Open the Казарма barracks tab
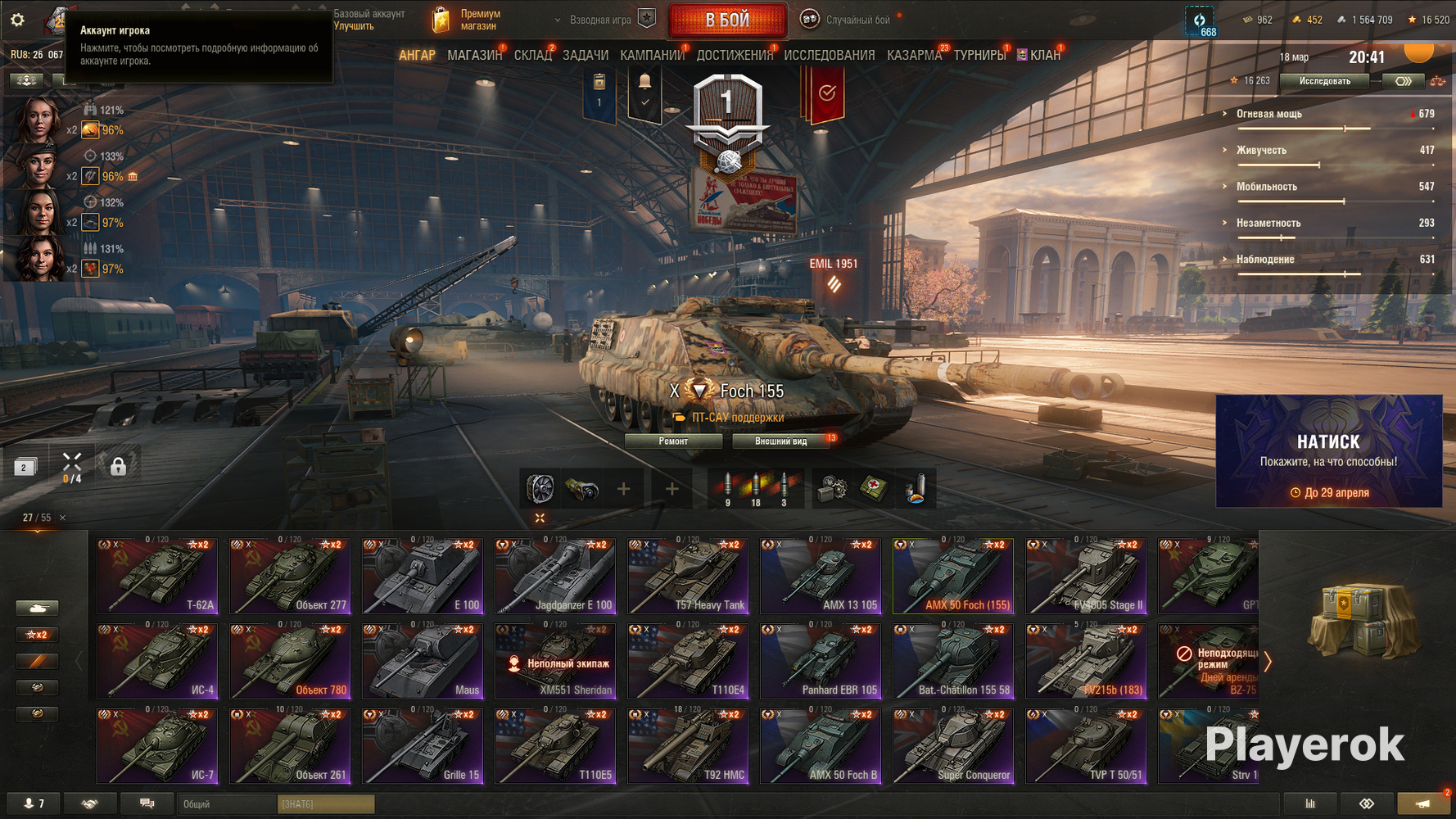Image resolution: width=1456 pixels, height=819 pixels. (x=914, y=55)
